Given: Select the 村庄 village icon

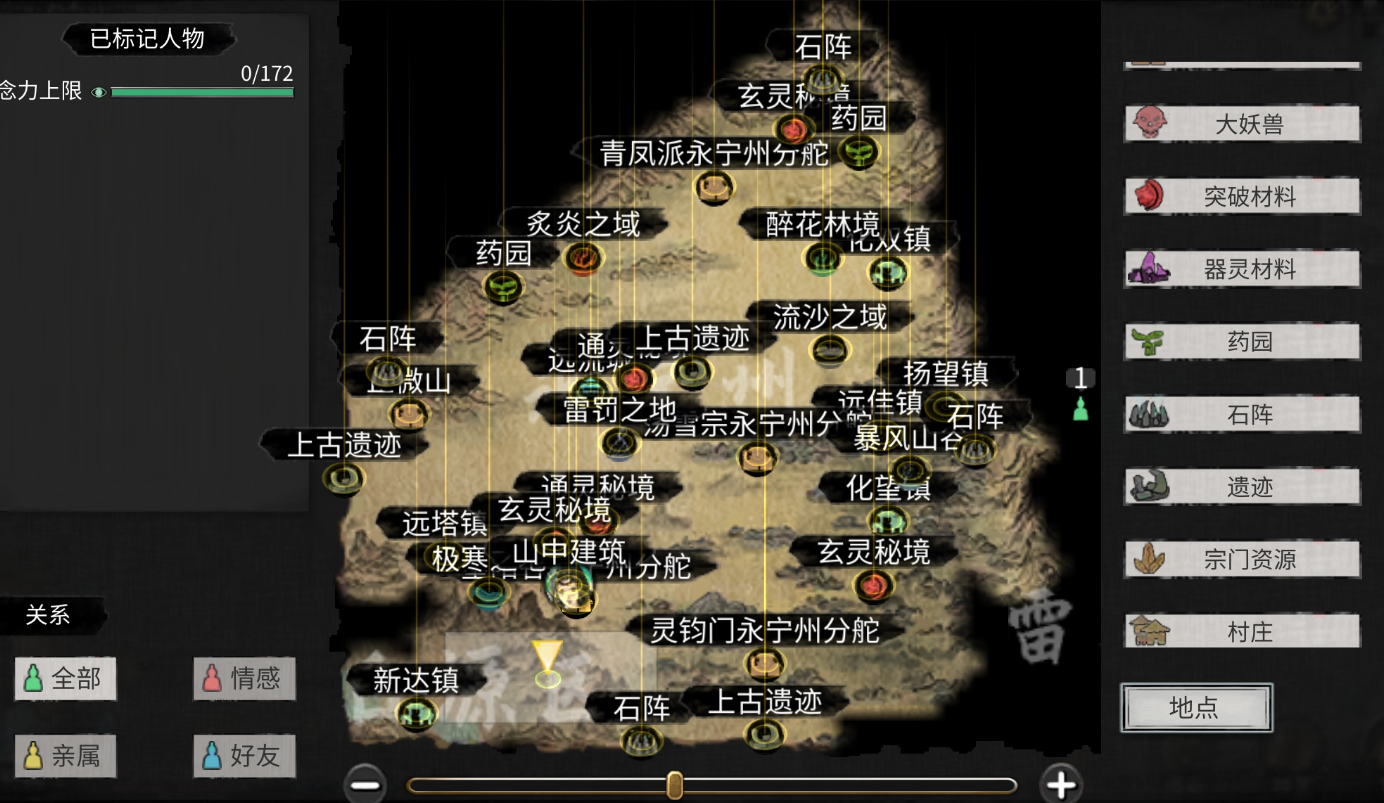Looking at the screenshot, I should pos(1151,632).
